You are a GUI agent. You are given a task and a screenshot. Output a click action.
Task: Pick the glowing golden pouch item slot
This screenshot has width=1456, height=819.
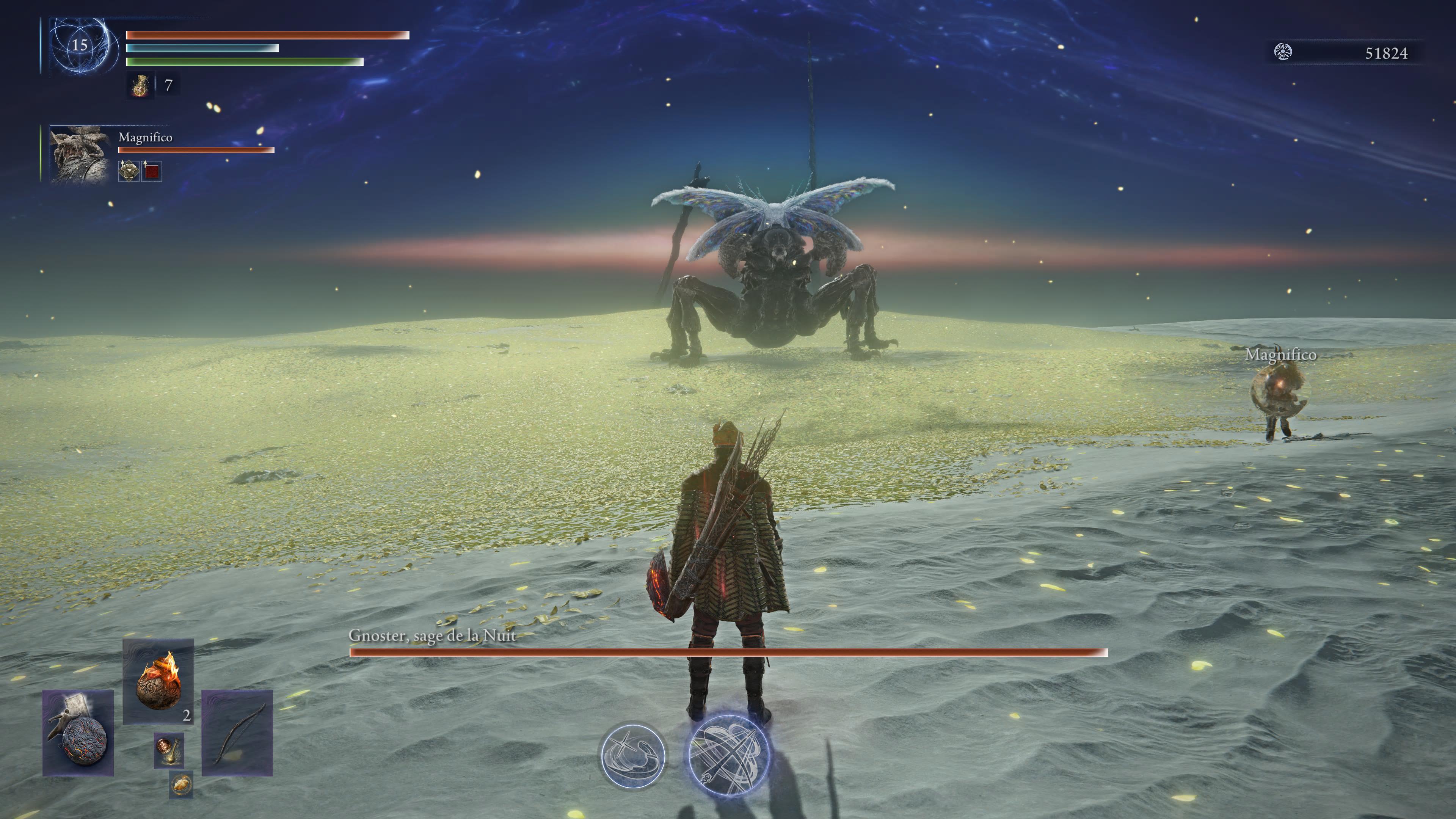pos(181,784)
